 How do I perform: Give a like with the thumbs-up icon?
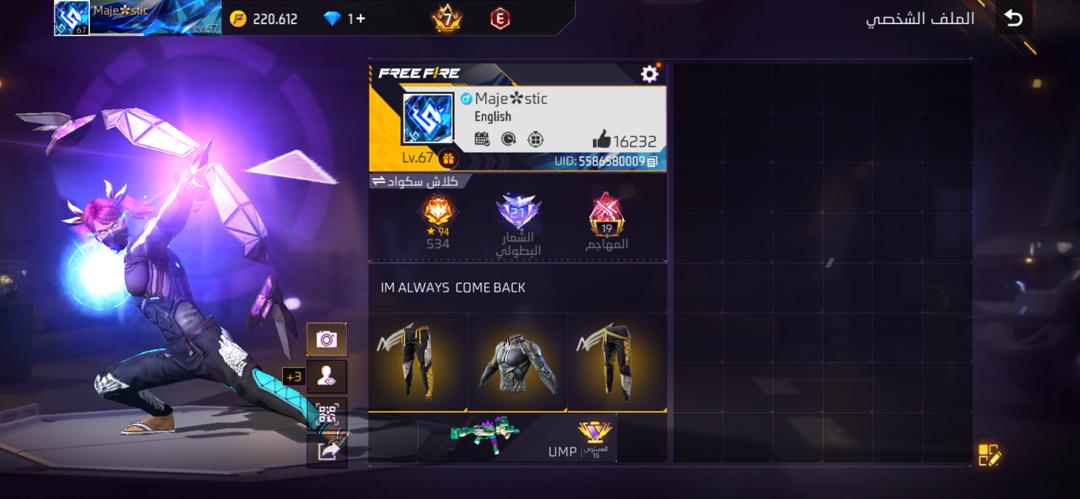pos(601,141)
